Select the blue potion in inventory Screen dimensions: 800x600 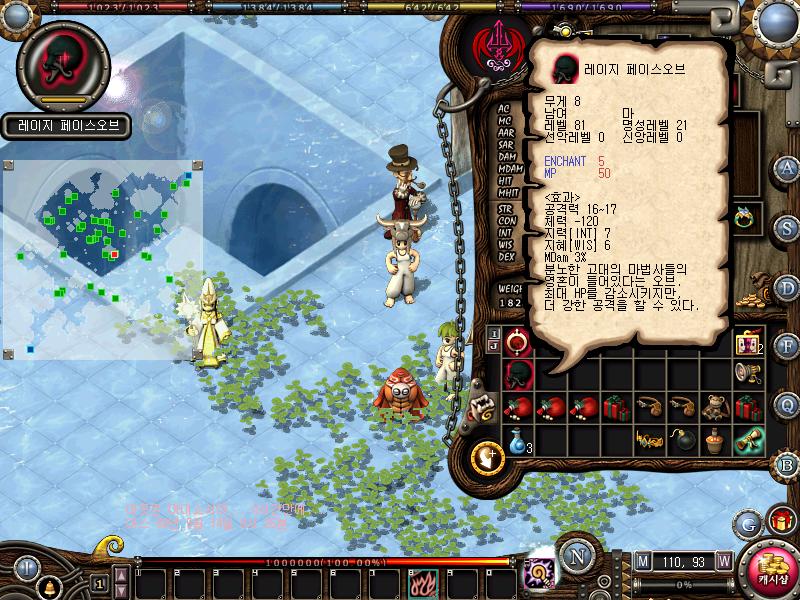(517, 441)
